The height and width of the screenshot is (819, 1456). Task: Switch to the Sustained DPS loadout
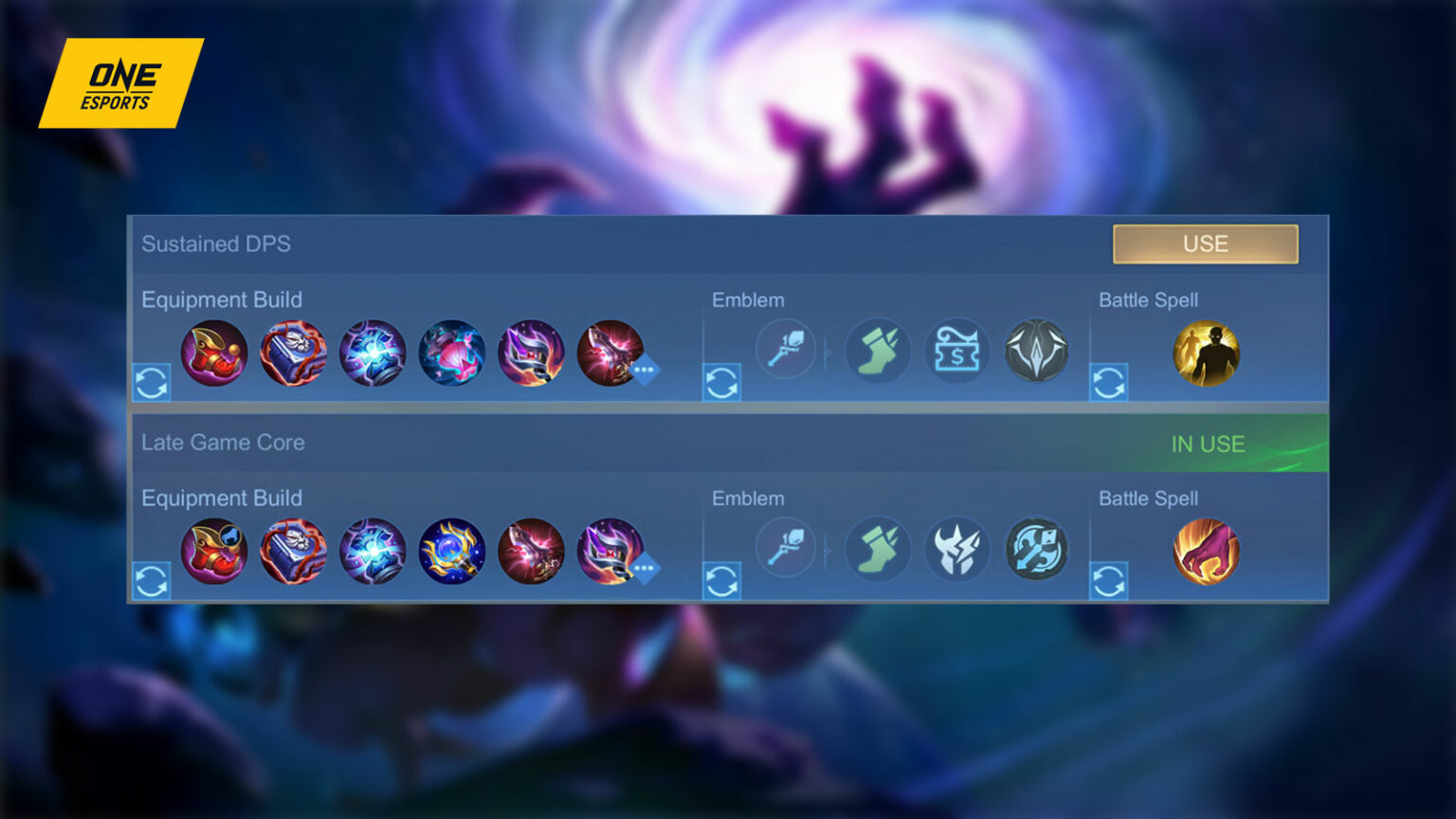[1206, 244]
